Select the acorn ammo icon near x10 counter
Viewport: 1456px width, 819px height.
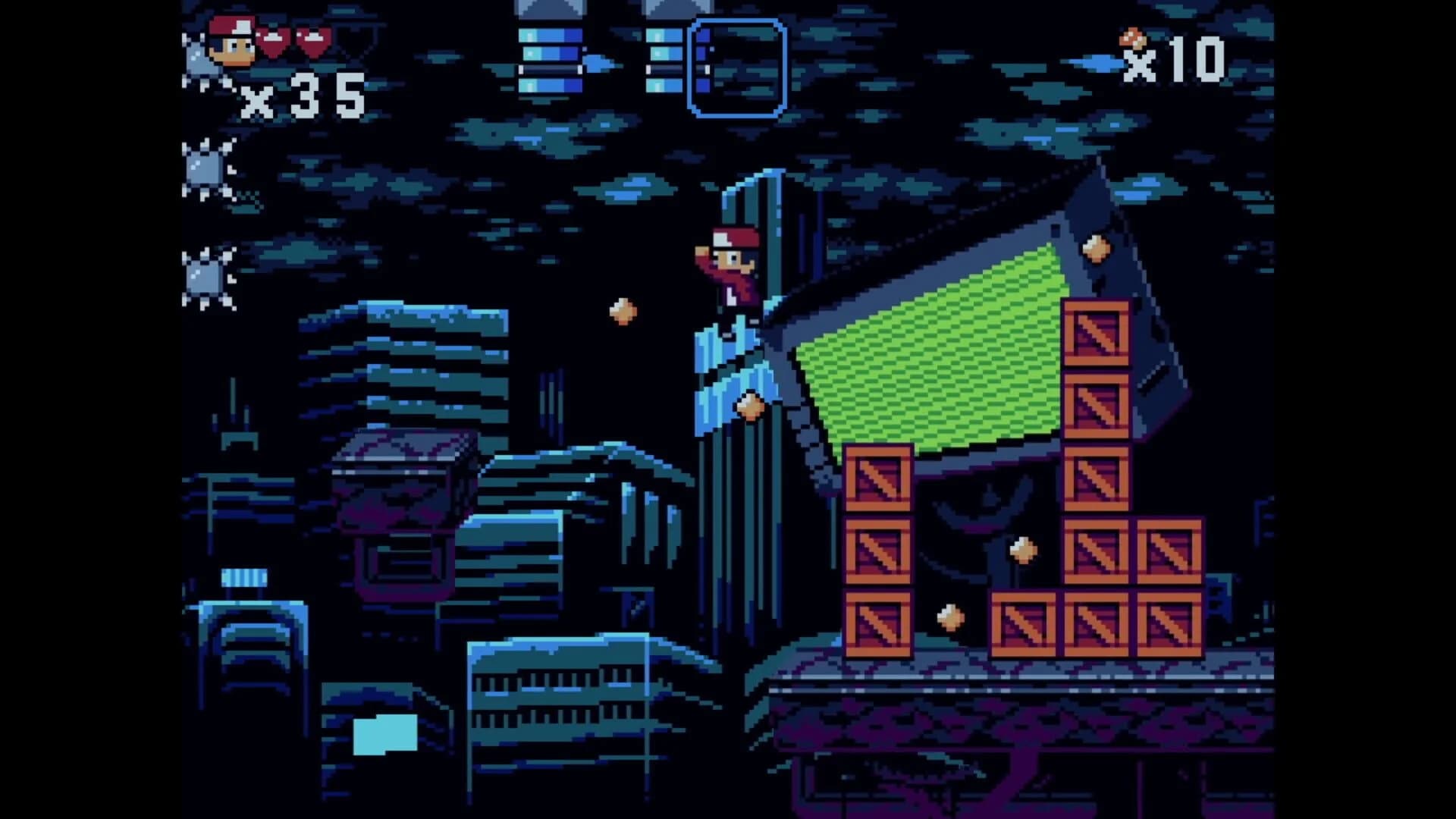pos(1131,39)
